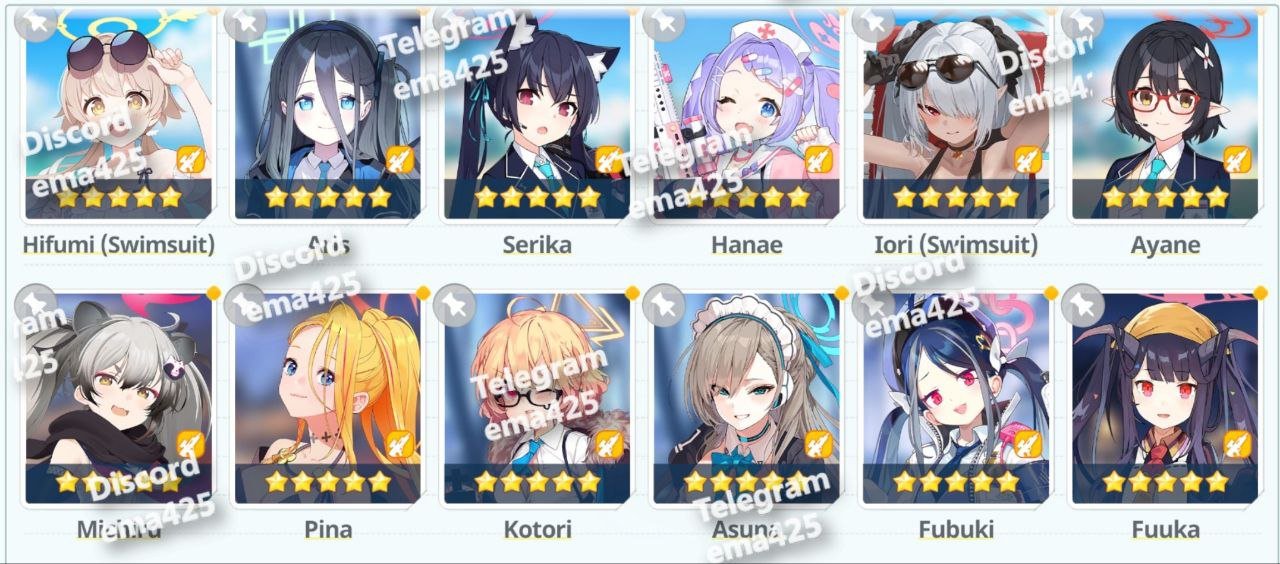Image resolution: width=1280 pixels, height=564 pixels.
Task: Select the Hanae nurse card
Action: tap(746, 110)
